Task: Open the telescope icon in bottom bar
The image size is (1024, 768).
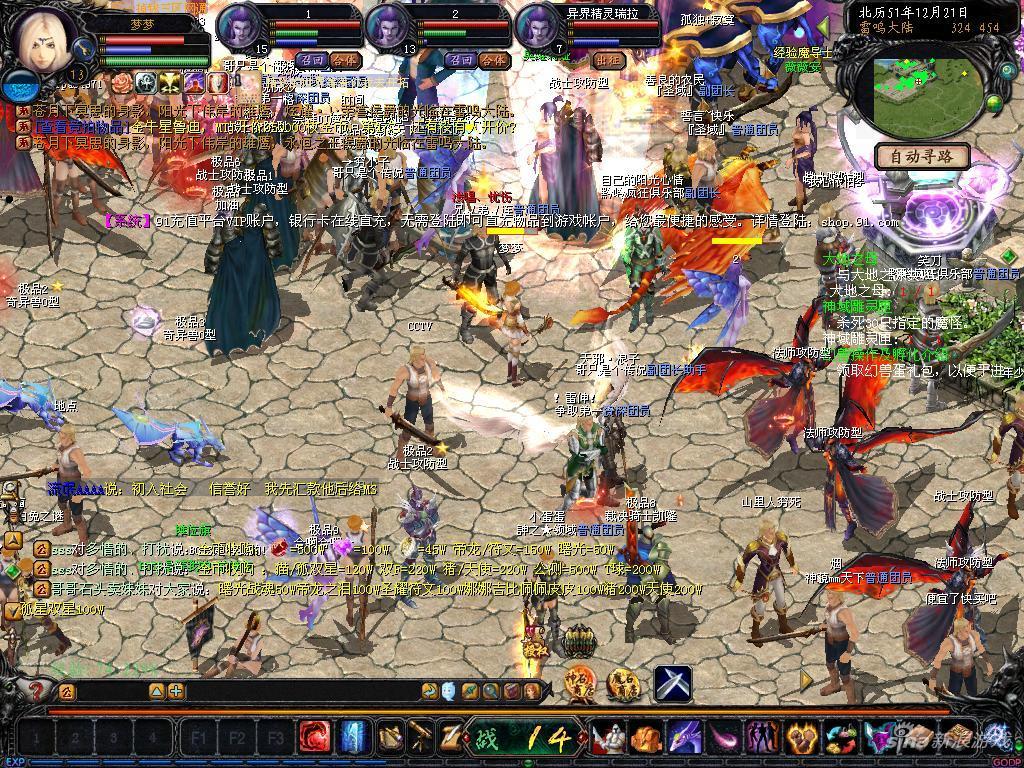Action: pyautogui.click(x=422, y=738)
